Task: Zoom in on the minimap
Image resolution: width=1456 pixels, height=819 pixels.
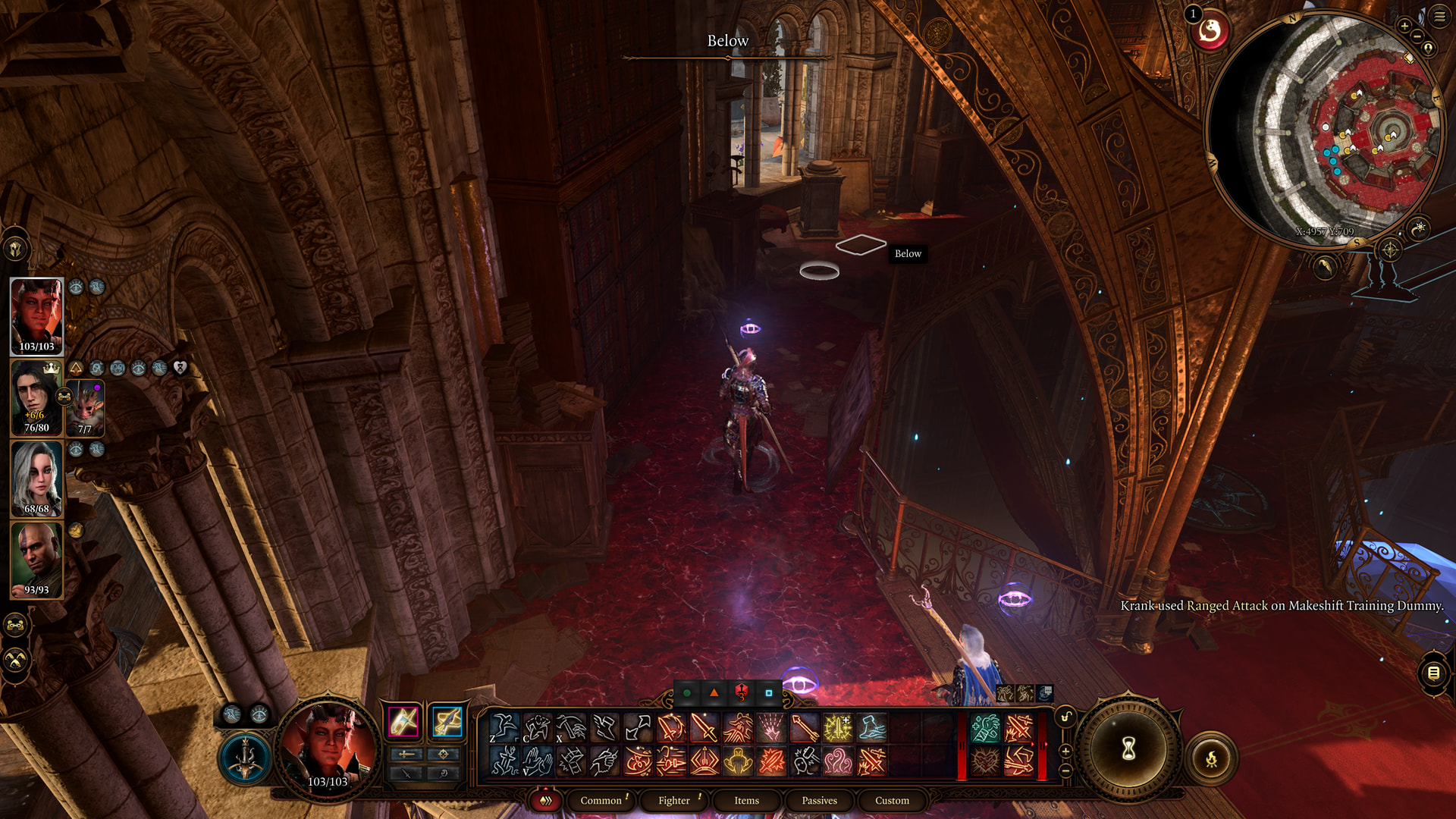Action: 1404,26
